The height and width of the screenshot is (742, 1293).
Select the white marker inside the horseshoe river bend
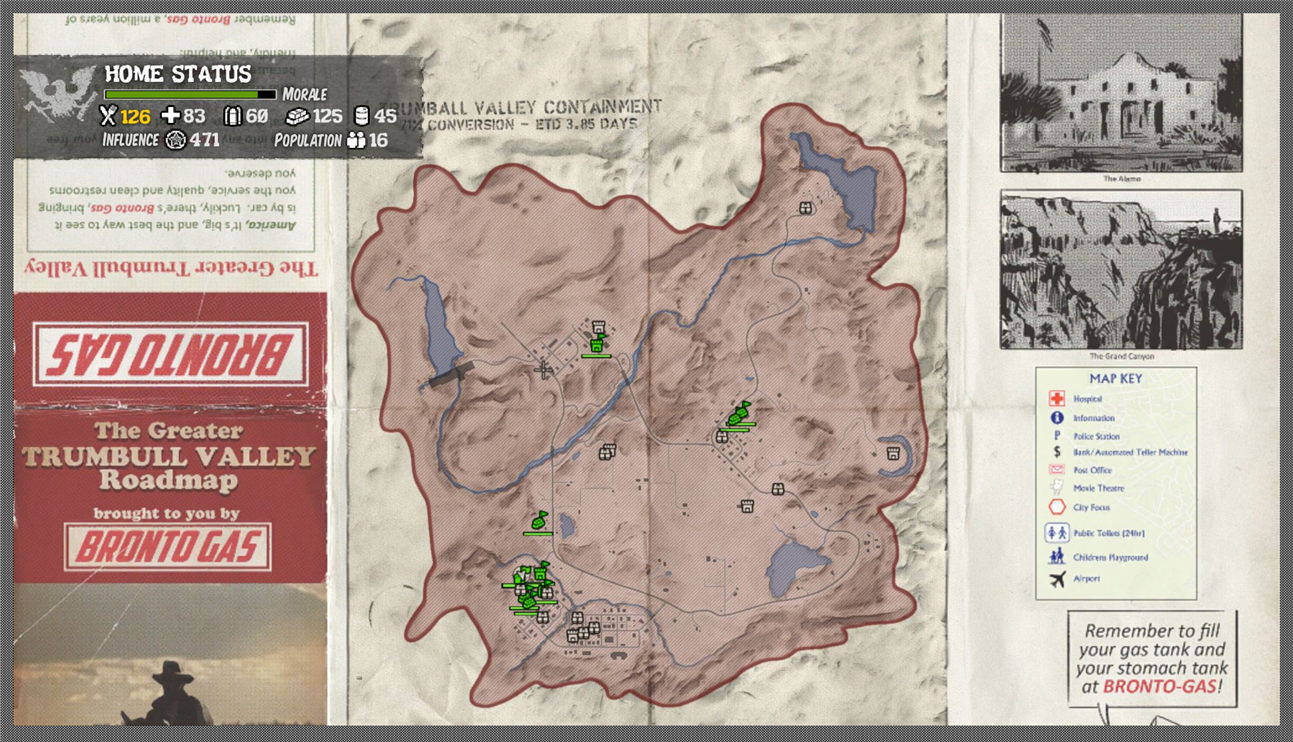[893, 454]
